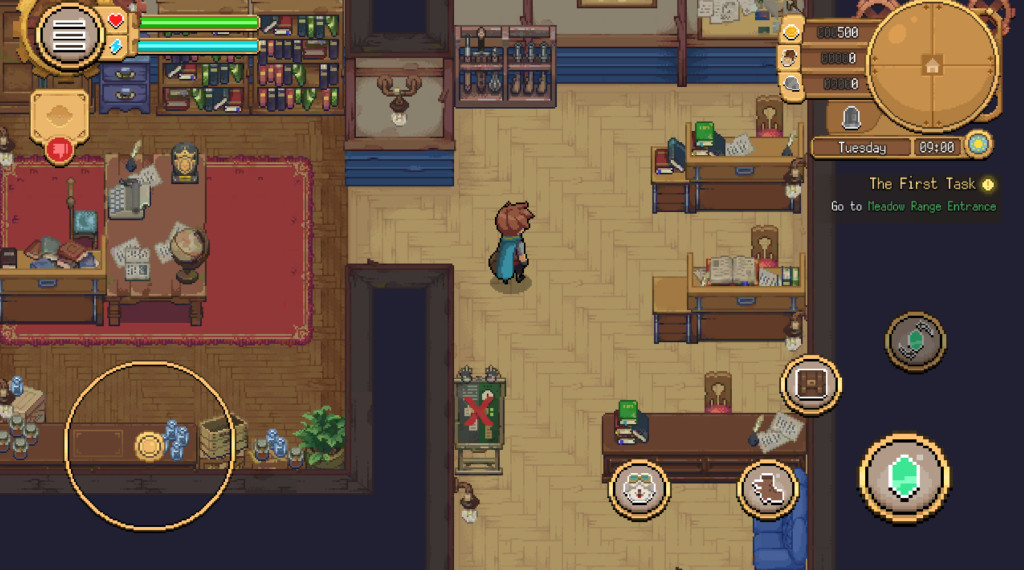Tap the virtual joystick thumb knob
Image resolution: width=1024 pixels, height=570 pixels.
(151, 446)
